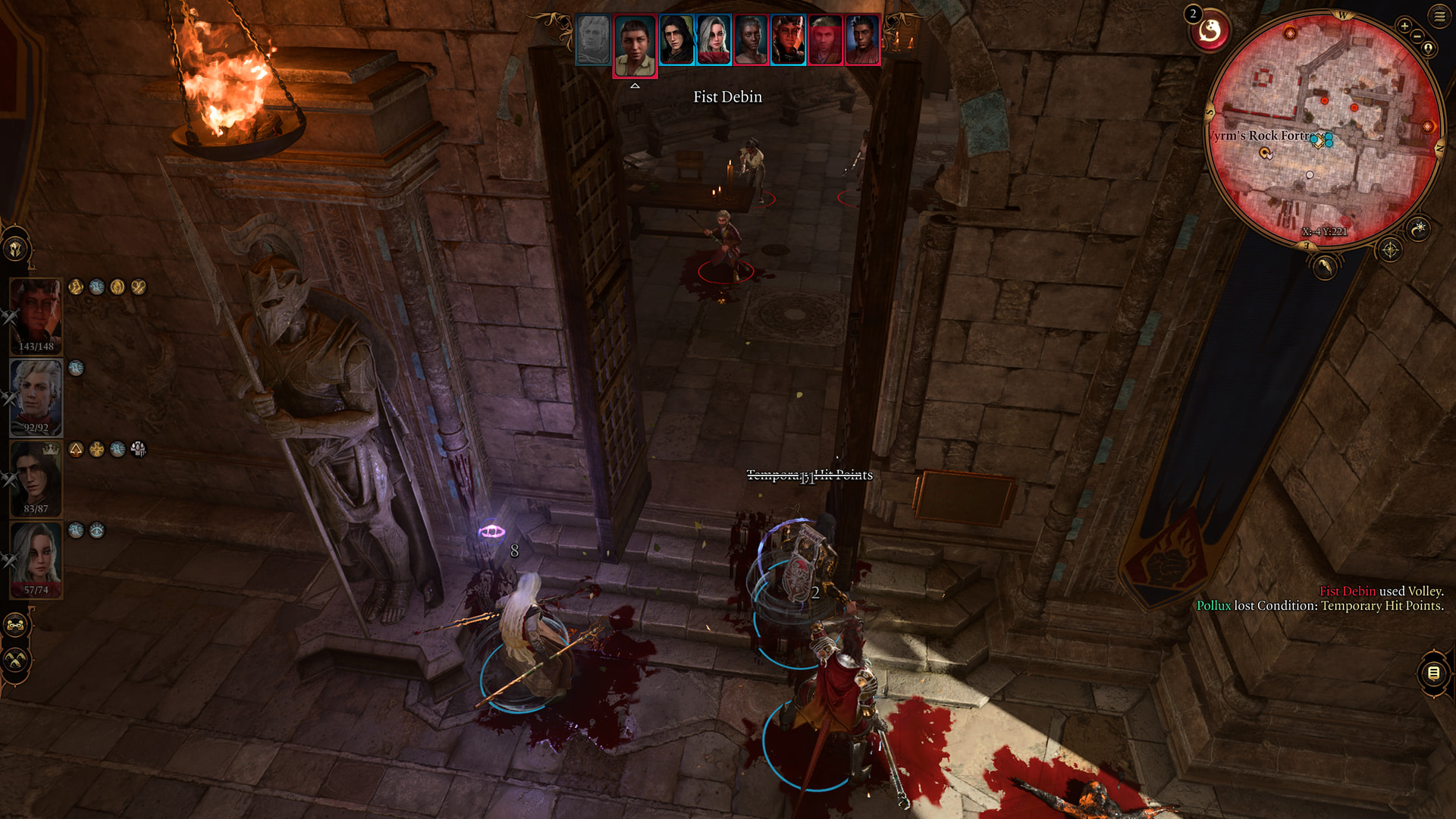Click the crossed tools icon at bottom left

click(15, 661)
